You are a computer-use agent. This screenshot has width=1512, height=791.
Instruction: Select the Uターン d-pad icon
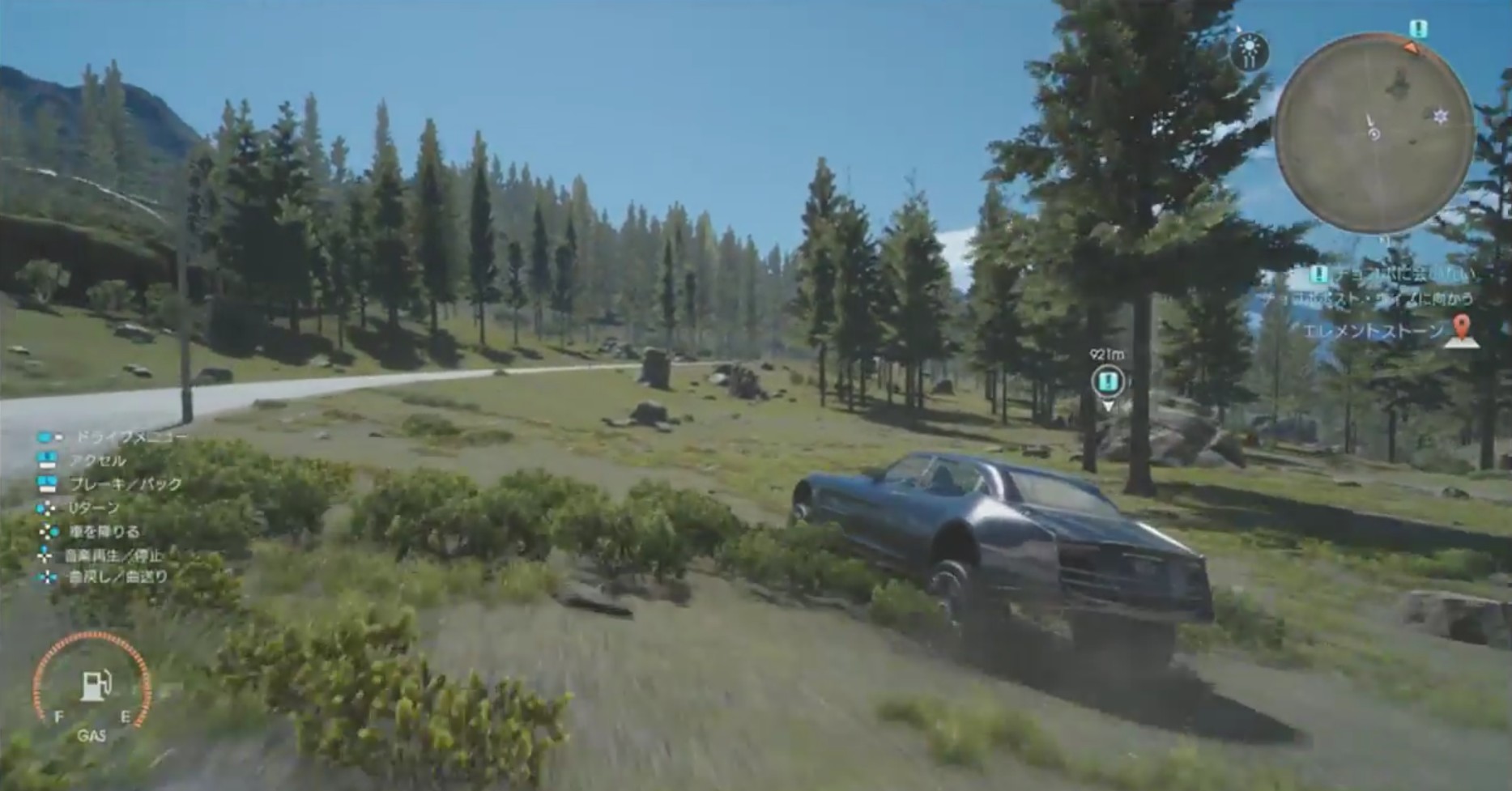(x=47, y=508)
